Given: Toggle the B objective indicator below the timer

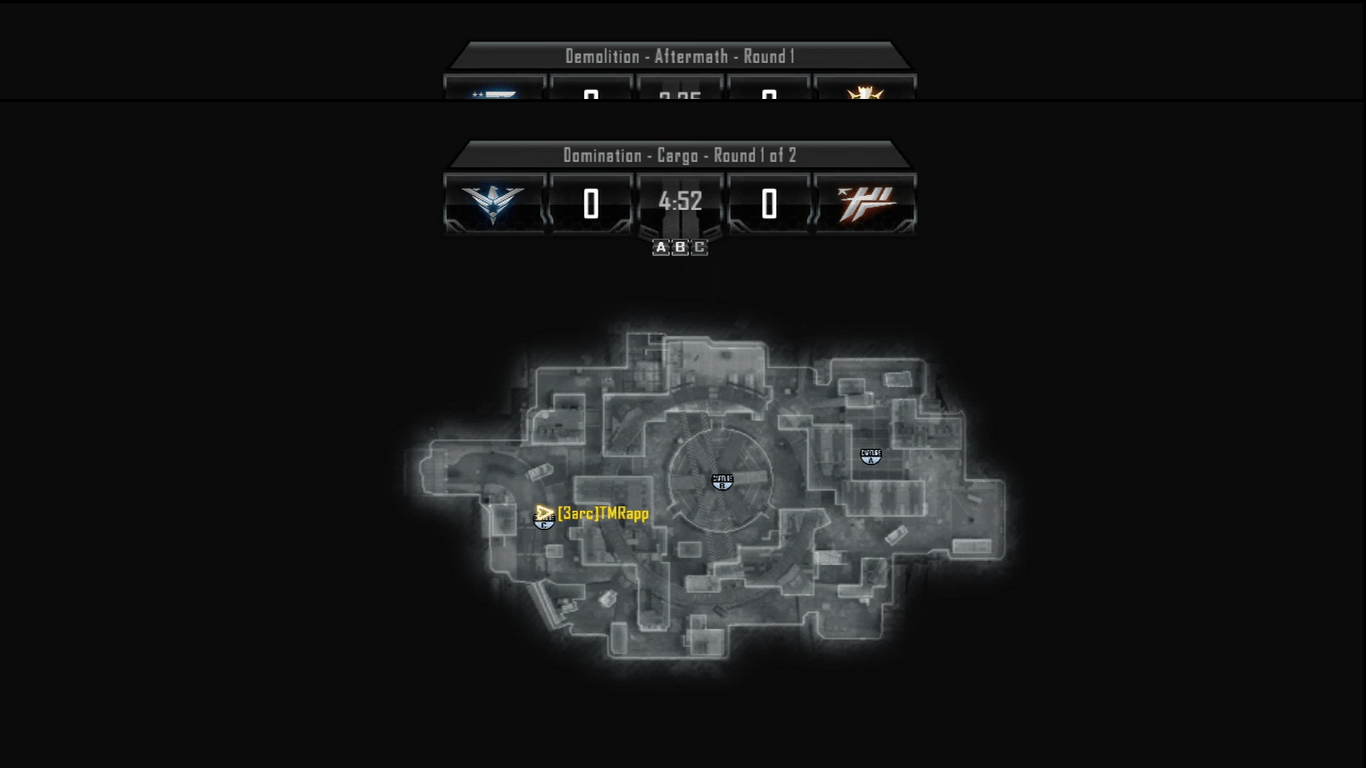Looking at the screenshot, I should tap(678, 247).
